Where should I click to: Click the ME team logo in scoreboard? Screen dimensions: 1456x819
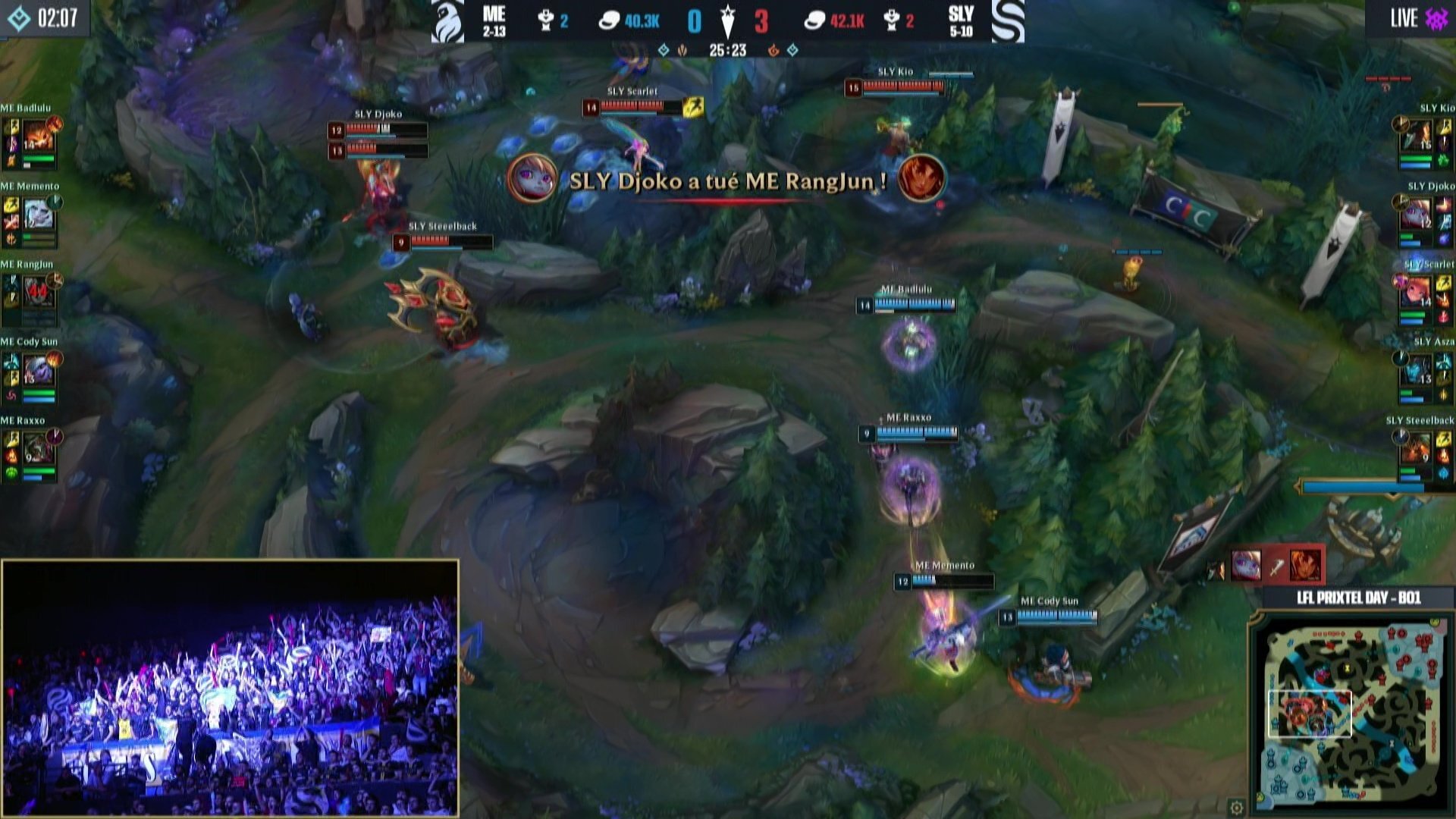point(448,21)
